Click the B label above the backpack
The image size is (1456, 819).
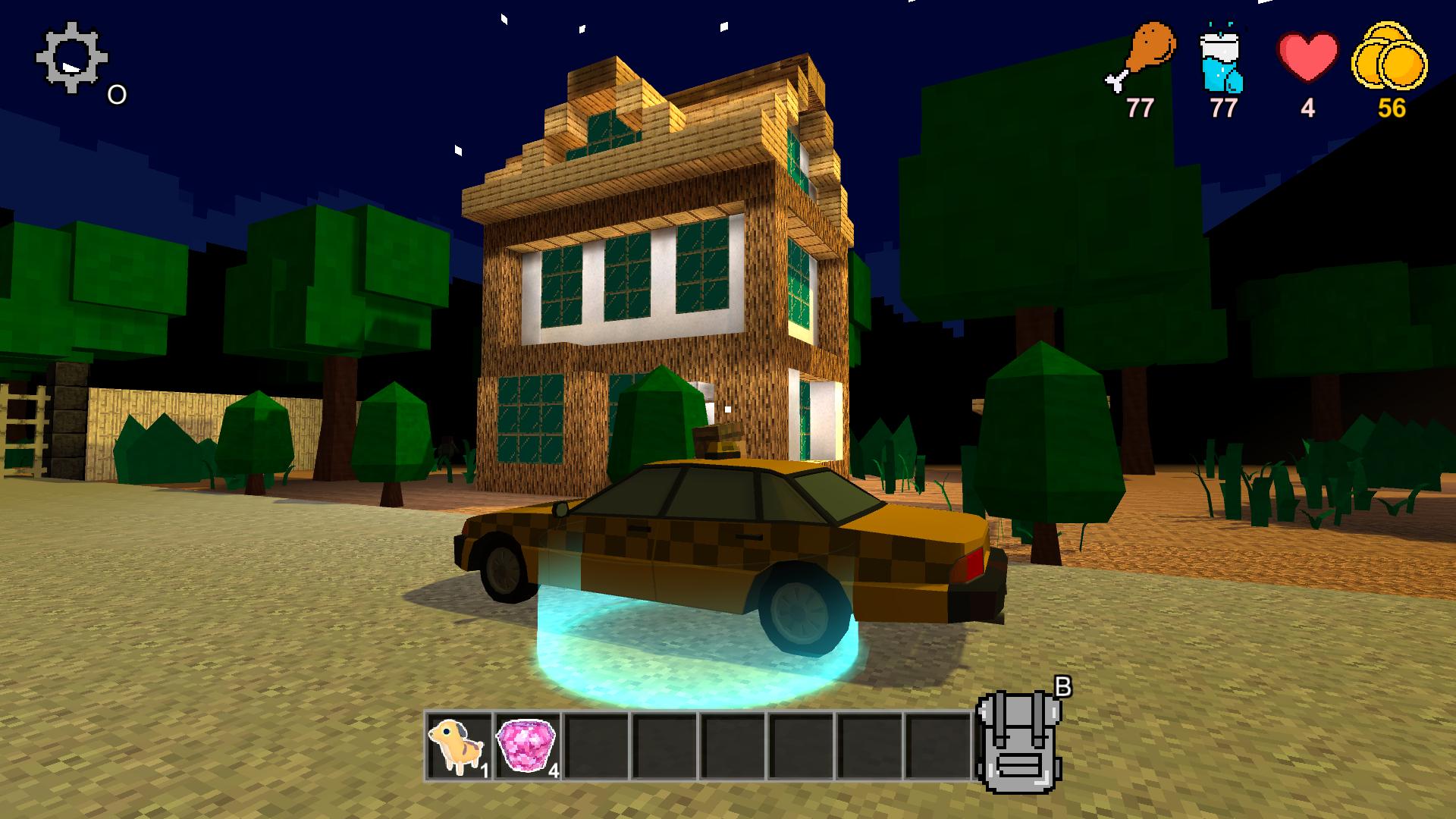point(1065,688)
